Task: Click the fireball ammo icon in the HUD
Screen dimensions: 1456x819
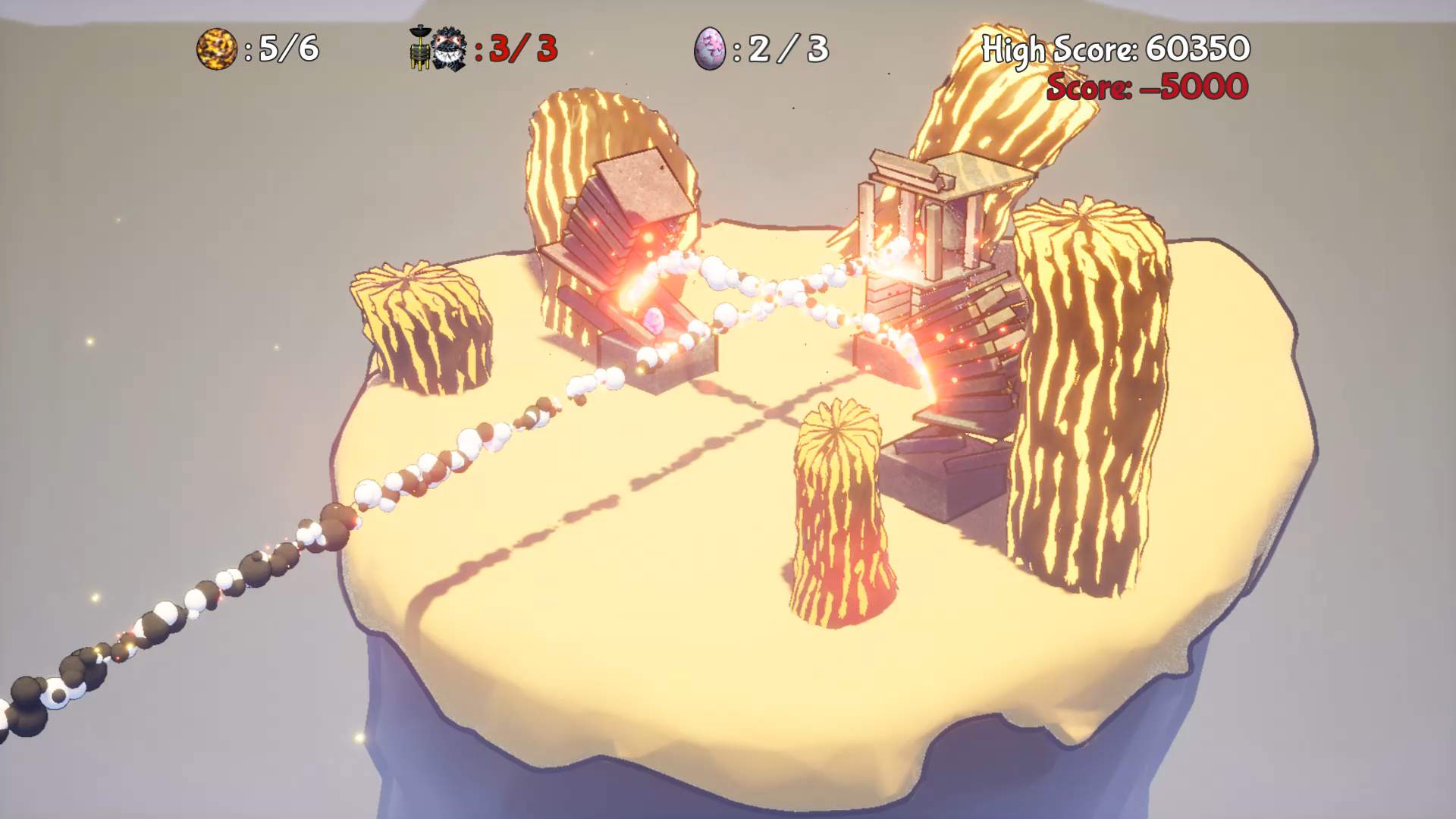Action: point(217,49)
